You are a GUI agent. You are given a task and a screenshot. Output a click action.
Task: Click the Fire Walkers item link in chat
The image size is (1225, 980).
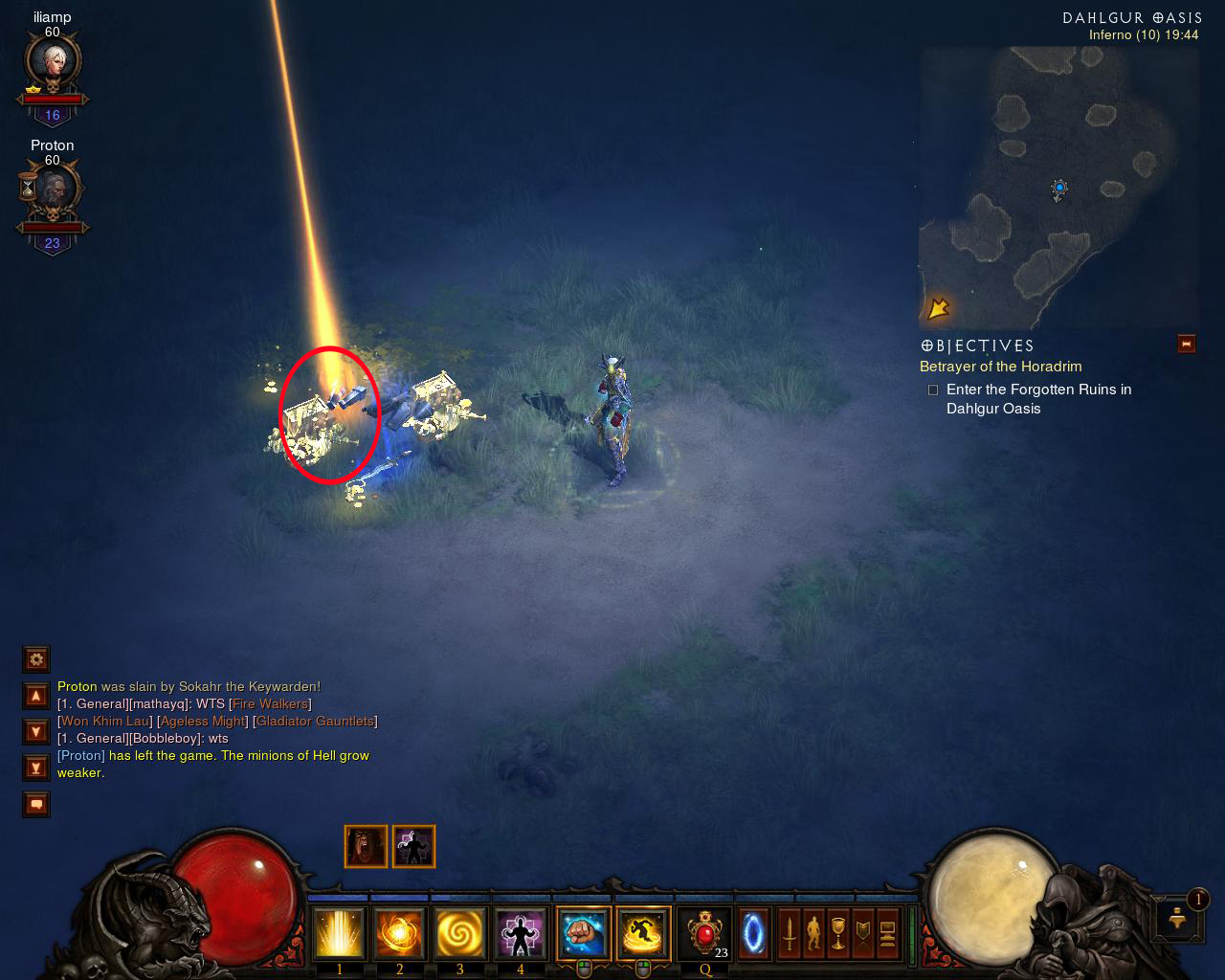tap(270, 704)
